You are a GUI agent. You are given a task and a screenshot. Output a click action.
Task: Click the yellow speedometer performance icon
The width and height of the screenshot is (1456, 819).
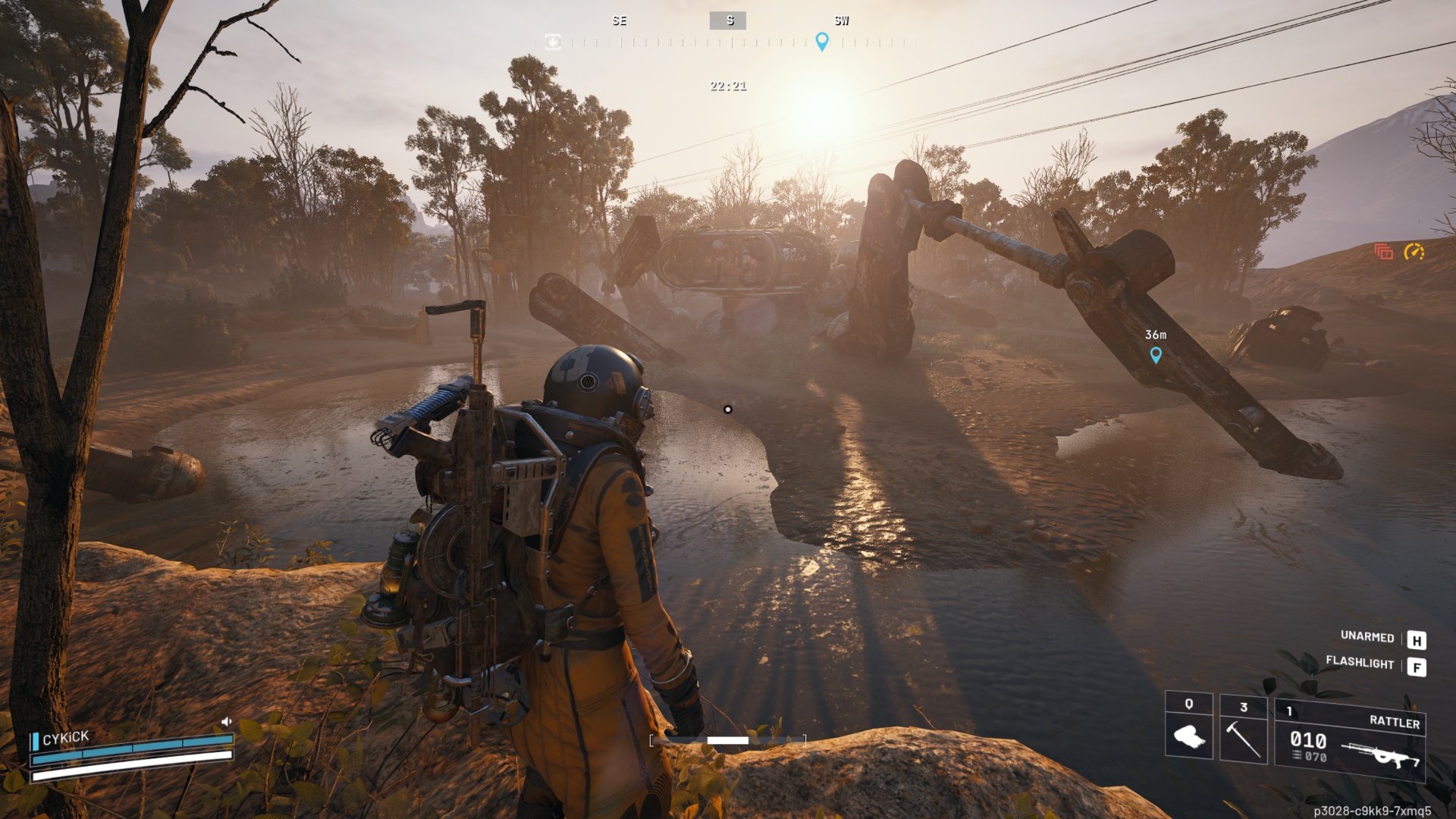1414,252
